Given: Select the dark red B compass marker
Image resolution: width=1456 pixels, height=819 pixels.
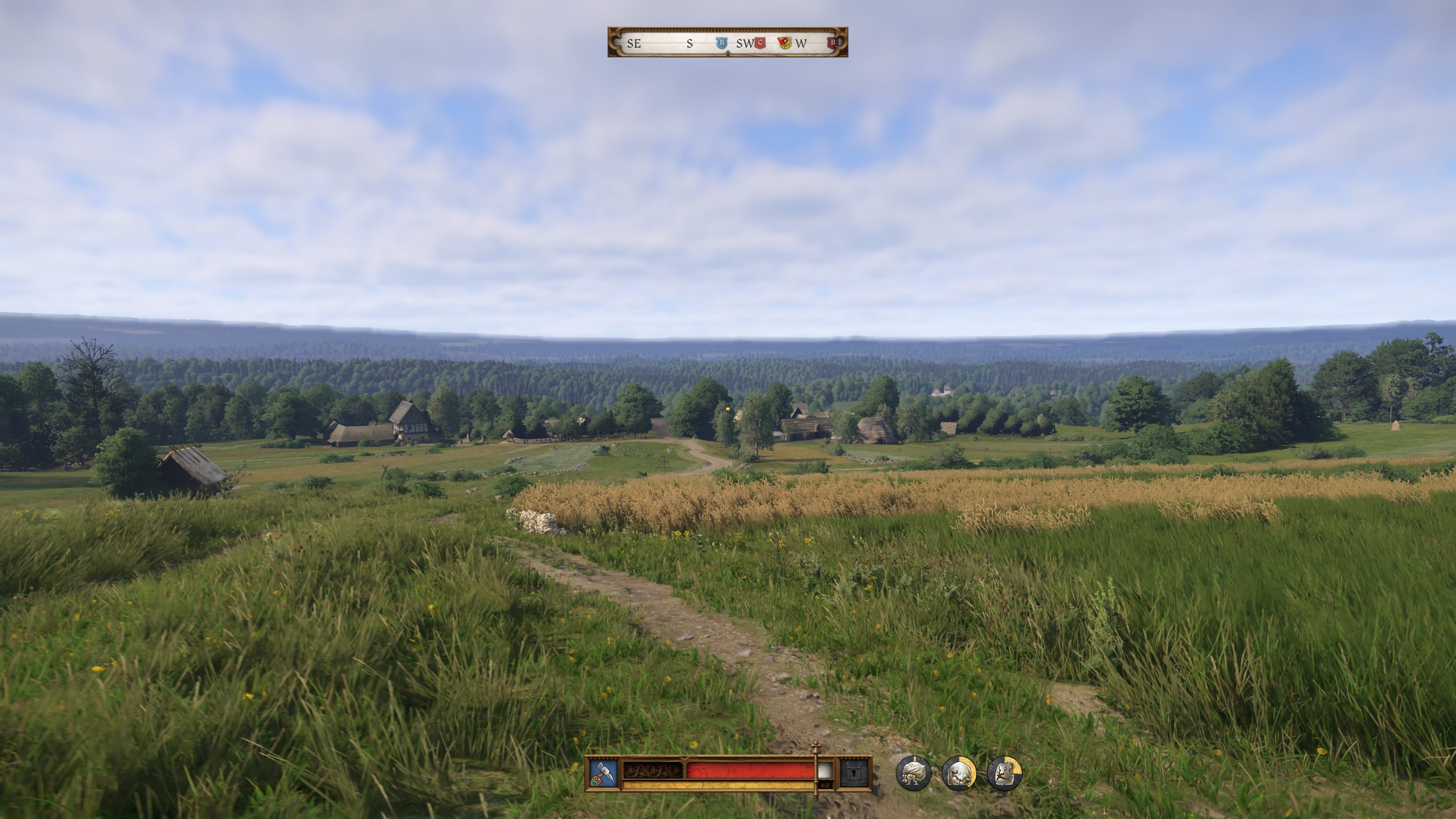Looking at the screenshot, I should pos(832,43).
